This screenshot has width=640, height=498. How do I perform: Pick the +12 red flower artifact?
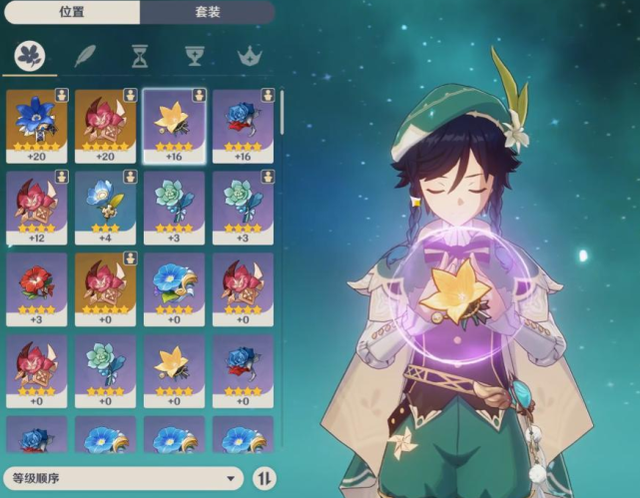click(37, 206)
